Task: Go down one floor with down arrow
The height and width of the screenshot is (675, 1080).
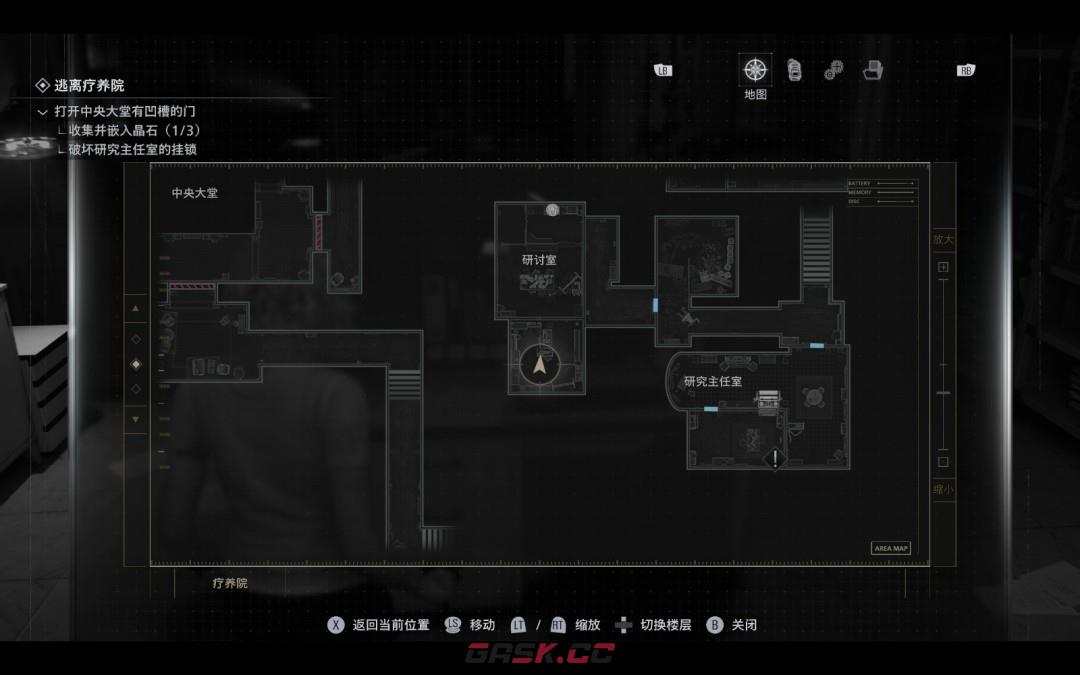Action: (x=136, y=419)
